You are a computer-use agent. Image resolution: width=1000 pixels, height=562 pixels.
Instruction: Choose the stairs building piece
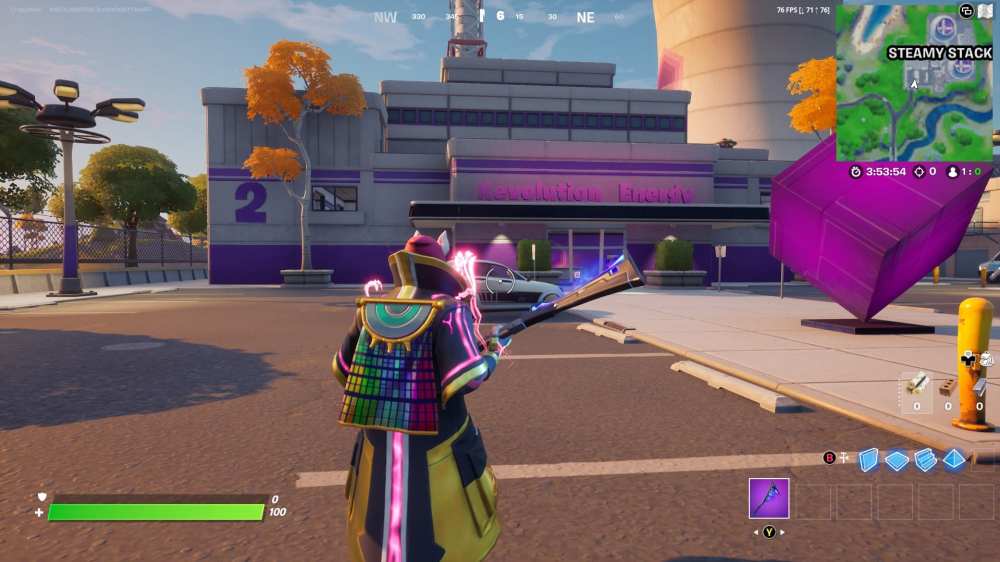click(926, 459)
